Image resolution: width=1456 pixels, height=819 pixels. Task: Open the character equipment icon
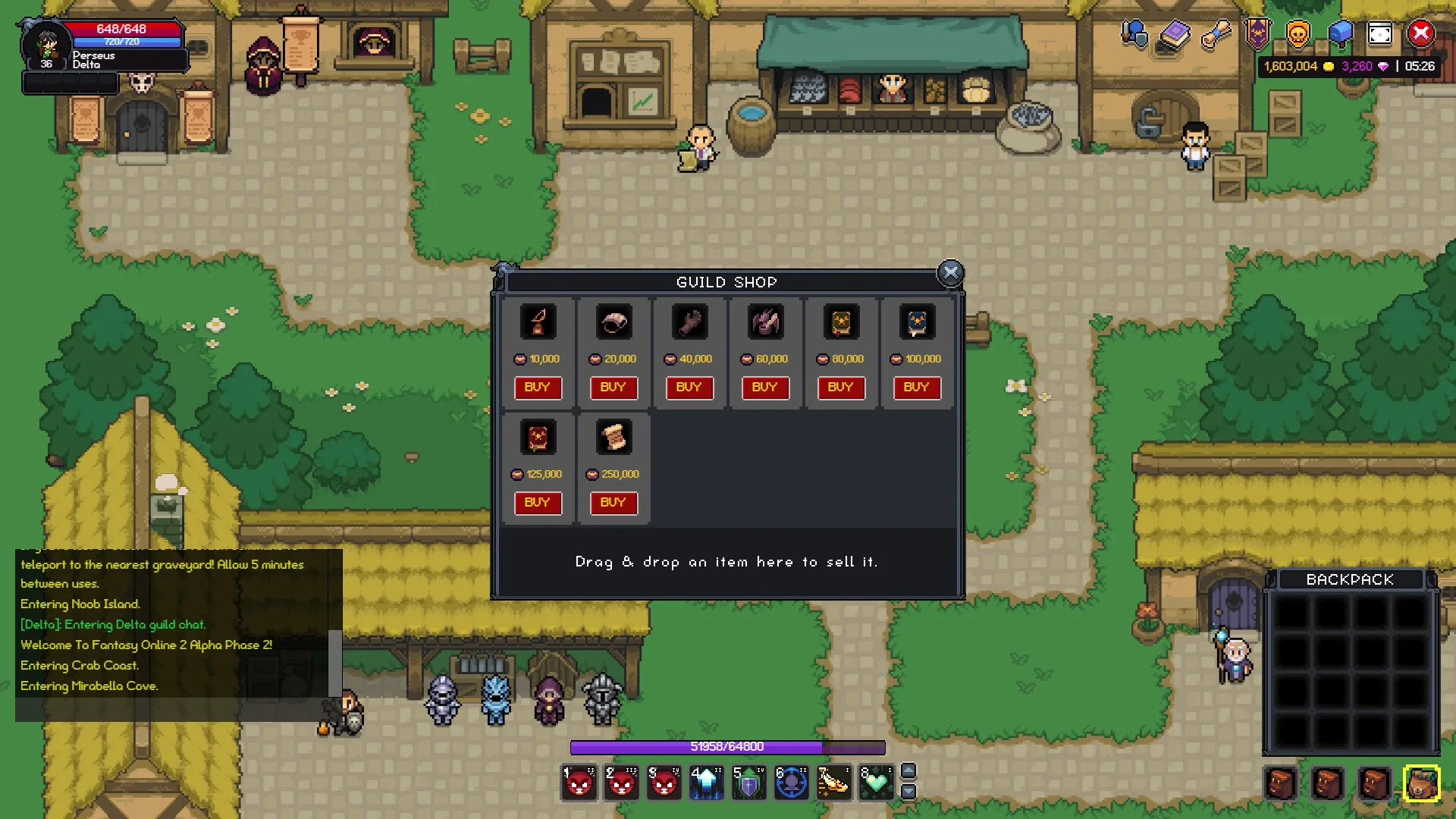(1134, 34)
